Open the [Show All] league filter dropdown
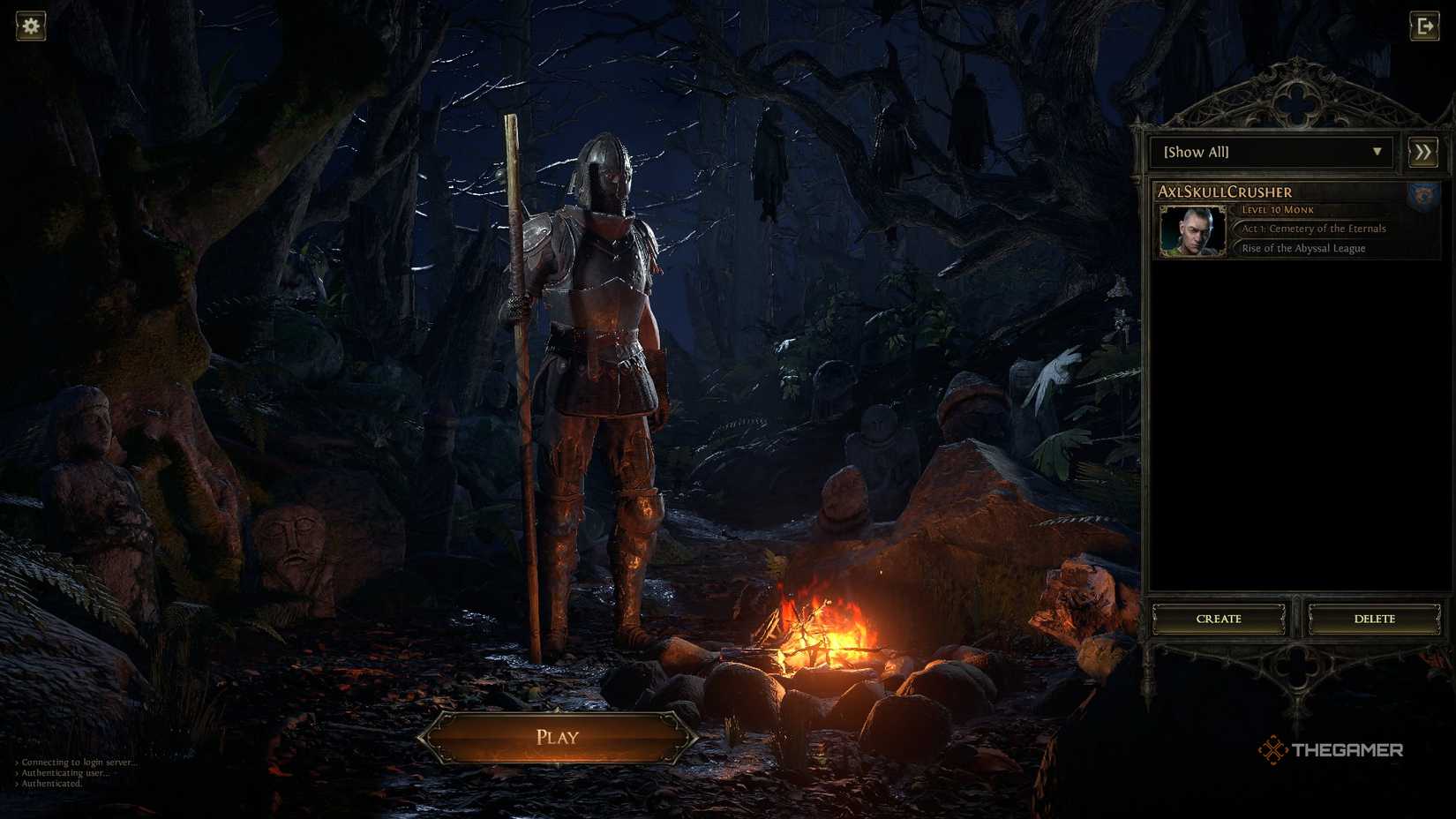The image size is (1456, 819). [x=1271, y=152]
